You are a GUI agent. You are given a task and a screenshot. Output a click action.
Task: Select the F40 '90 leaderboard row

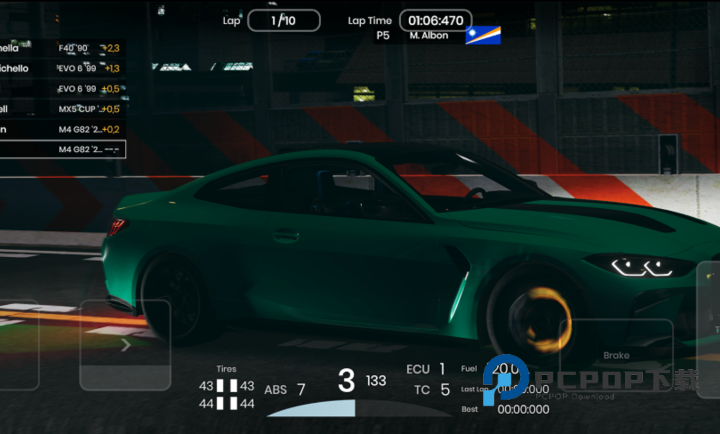(x=60, y=48)
